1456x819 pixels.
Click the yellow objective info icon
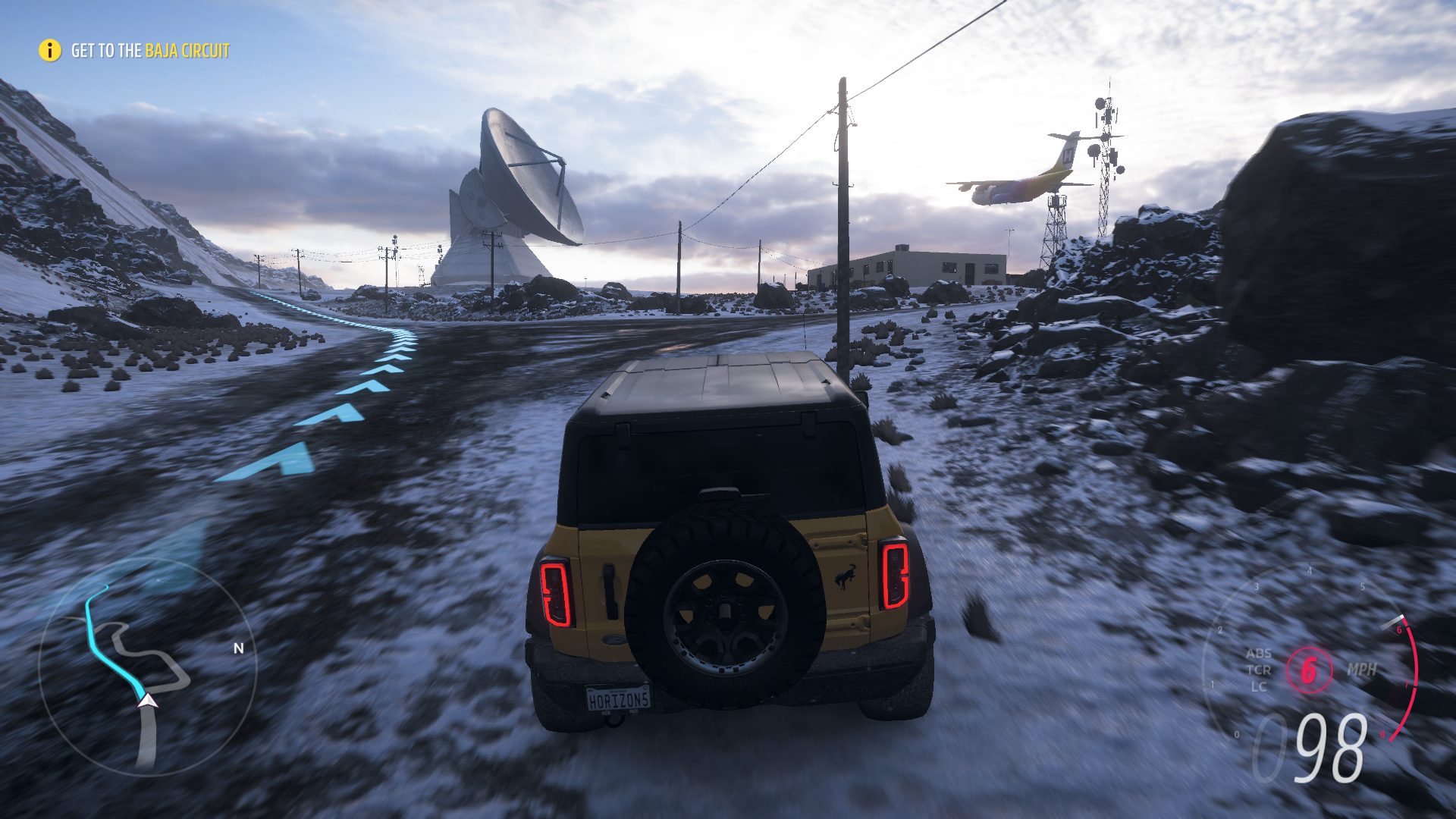[49, 51]
